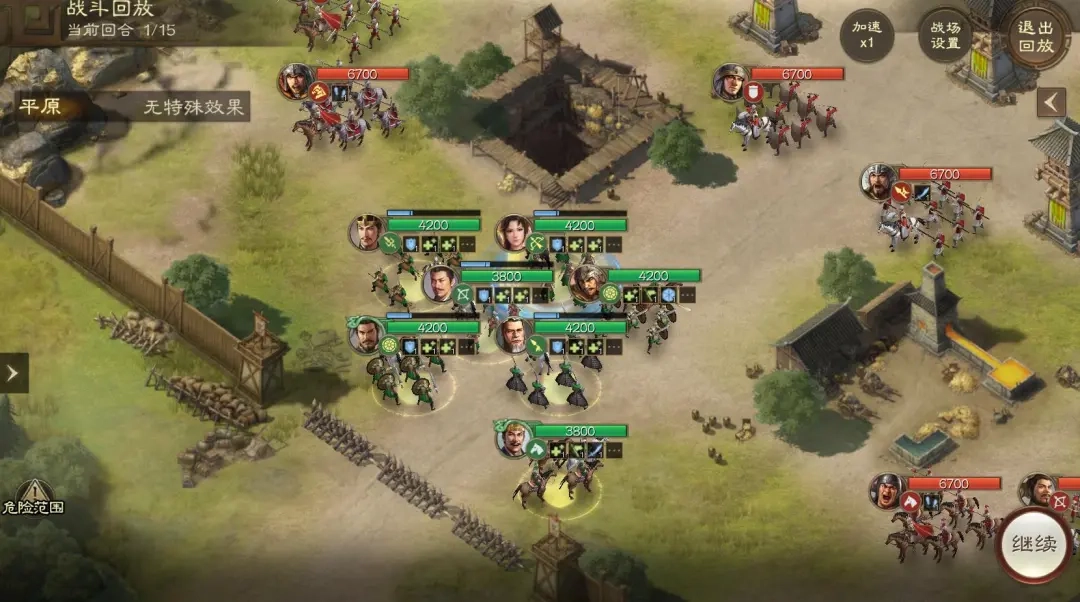The image size is (1080, 602).
Task: Open the 战场设置 battlefield settings
Action: [x=945, y=36]
